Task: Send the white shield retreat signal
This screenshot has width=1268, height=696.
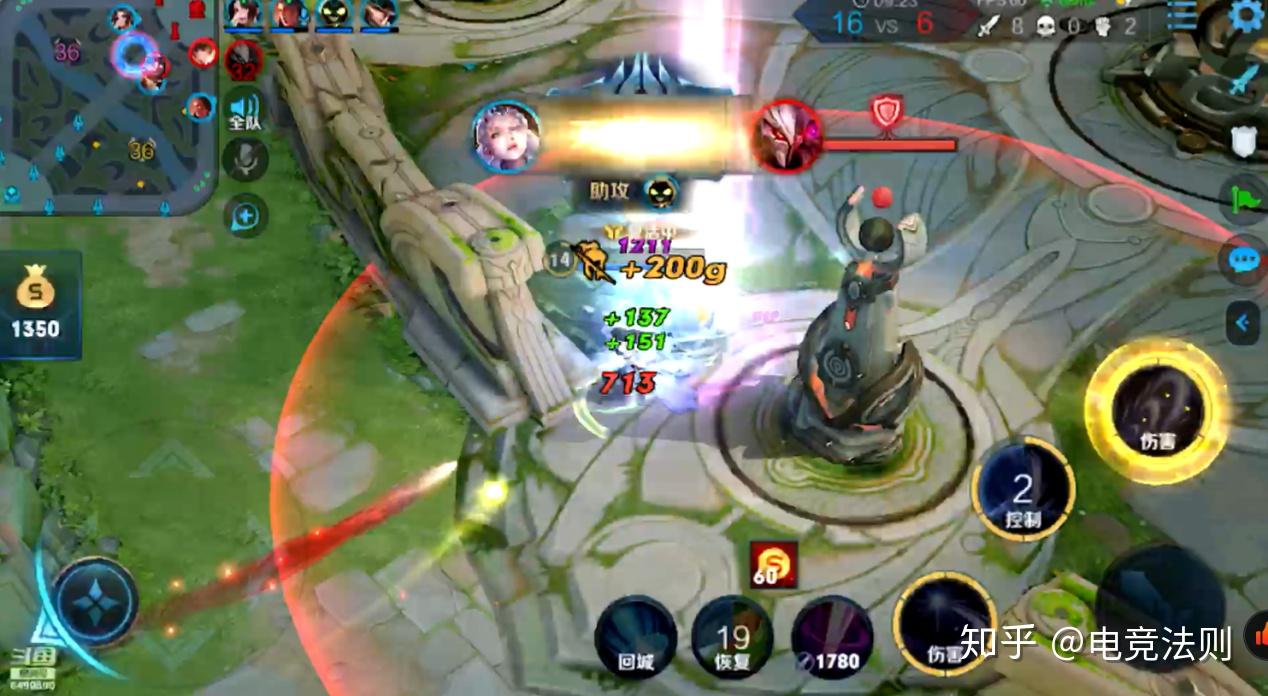Action: coord(1246,140)
